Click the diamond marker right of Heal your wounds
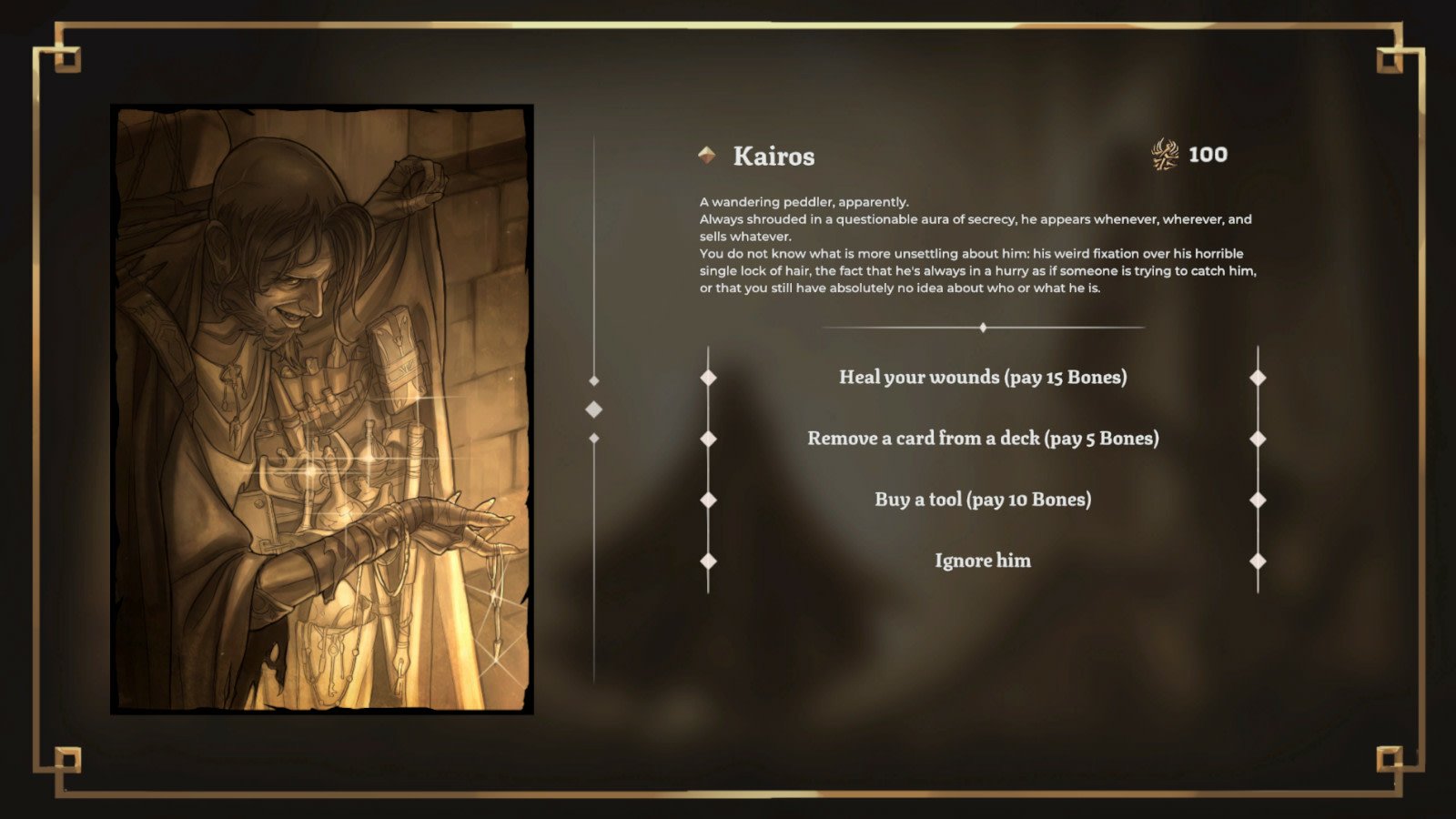The height and width of the screenshot is (819, 1456). pyautogui.click(x=1259, y=376)
